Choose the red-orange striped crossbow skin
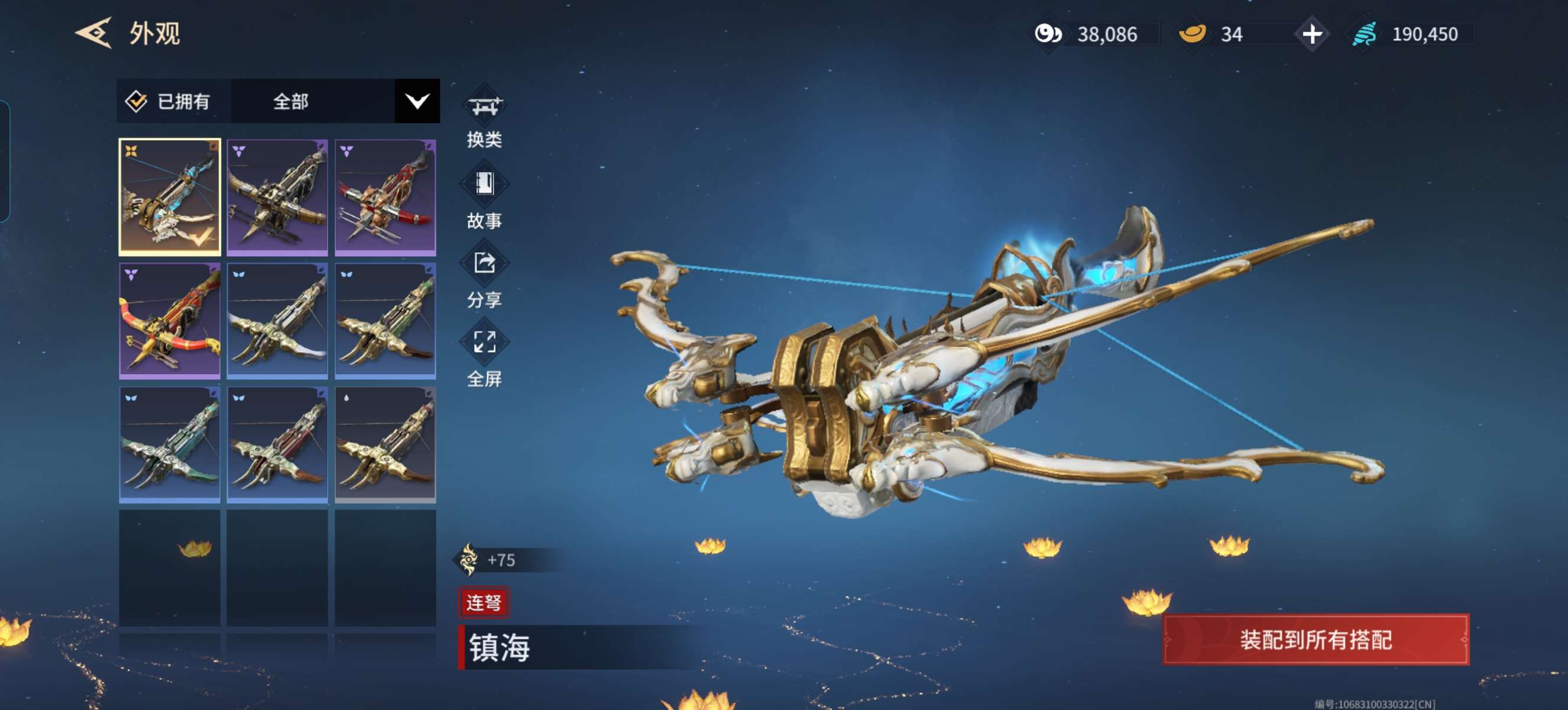The width and height of the screenshot is (1568, 710). pos(169,320)
